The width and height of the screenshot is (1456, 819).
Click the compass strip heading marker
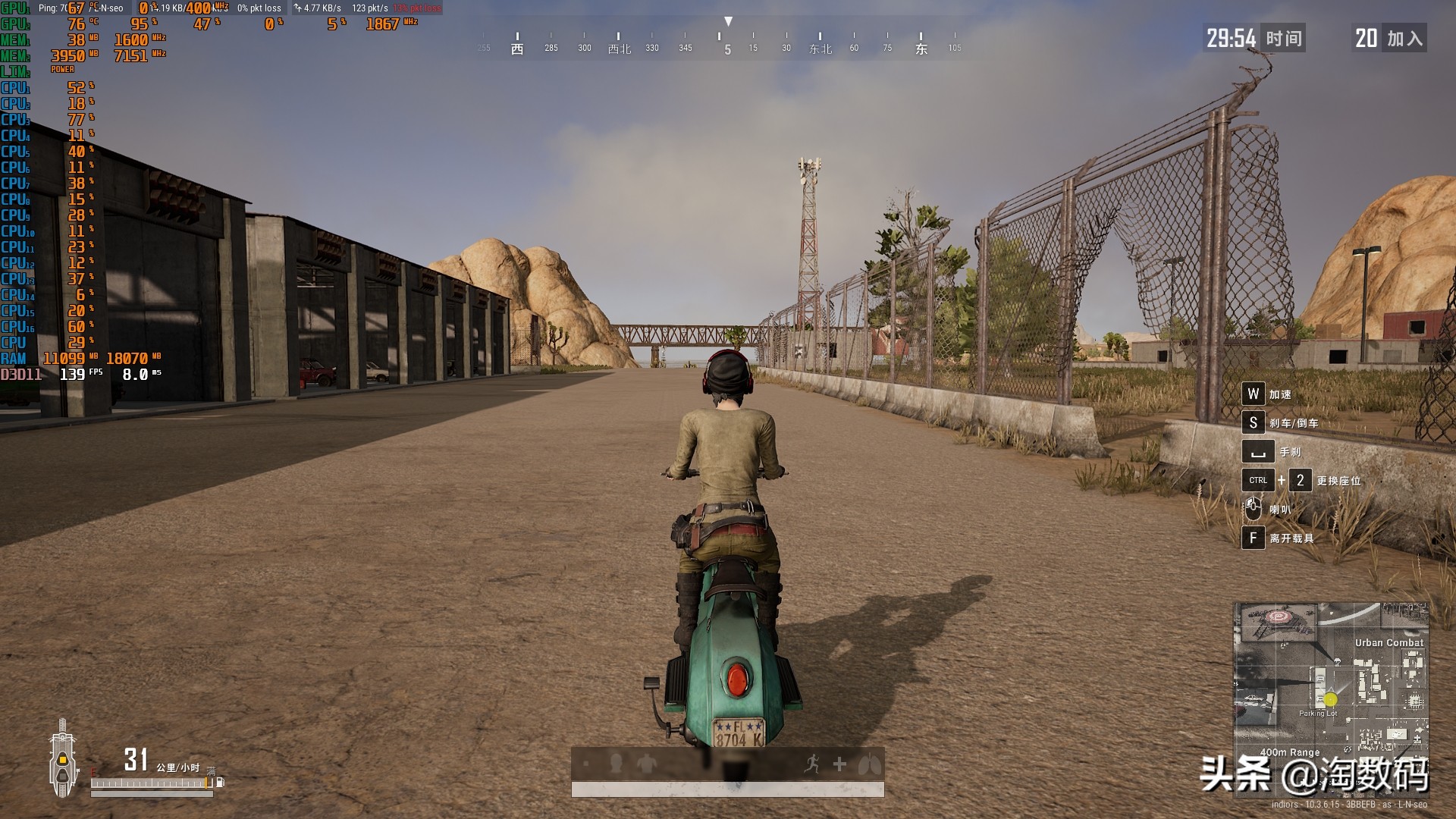(x=728, y=22)
